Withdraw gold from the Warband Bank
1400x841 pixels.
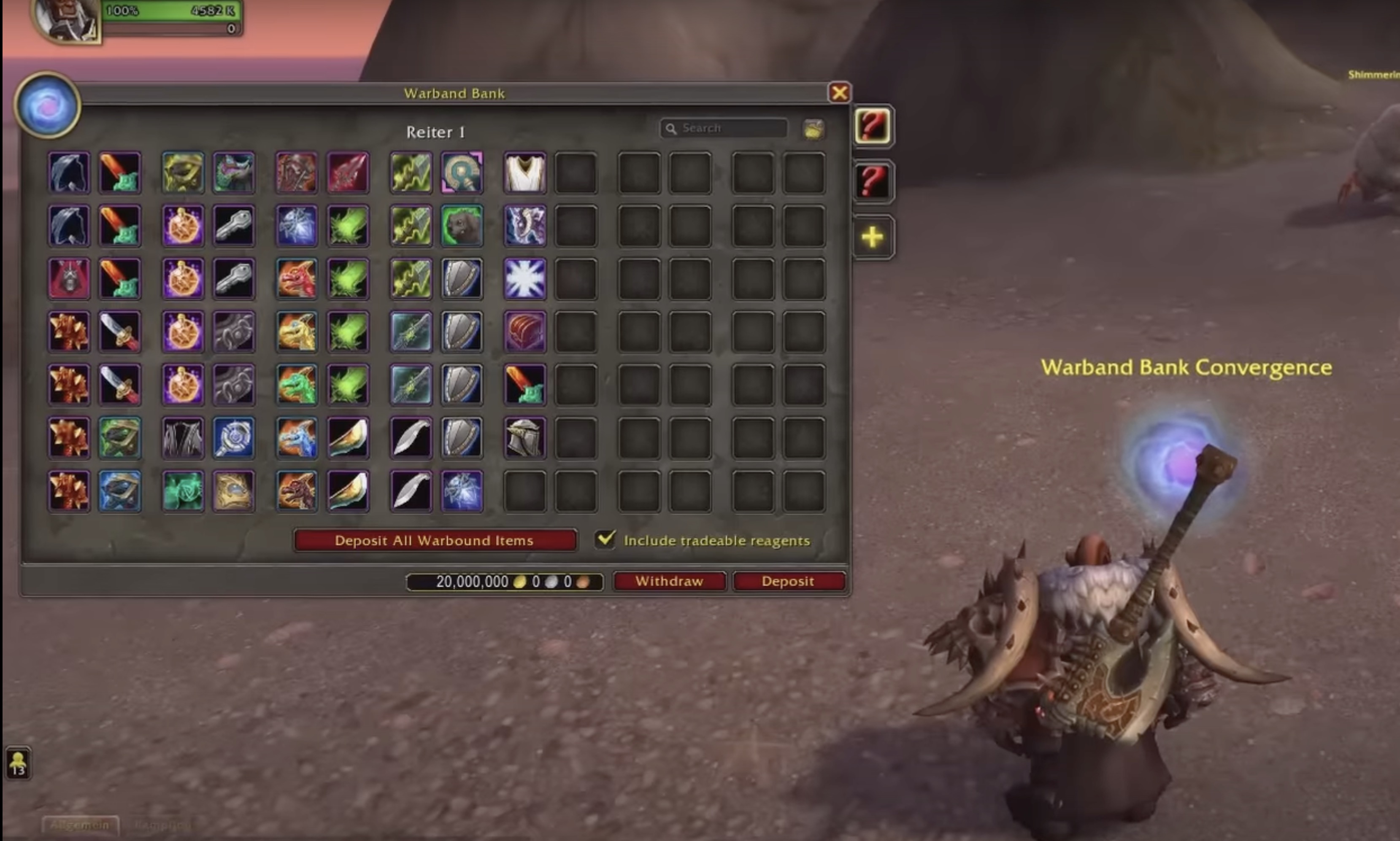[669, 581]
